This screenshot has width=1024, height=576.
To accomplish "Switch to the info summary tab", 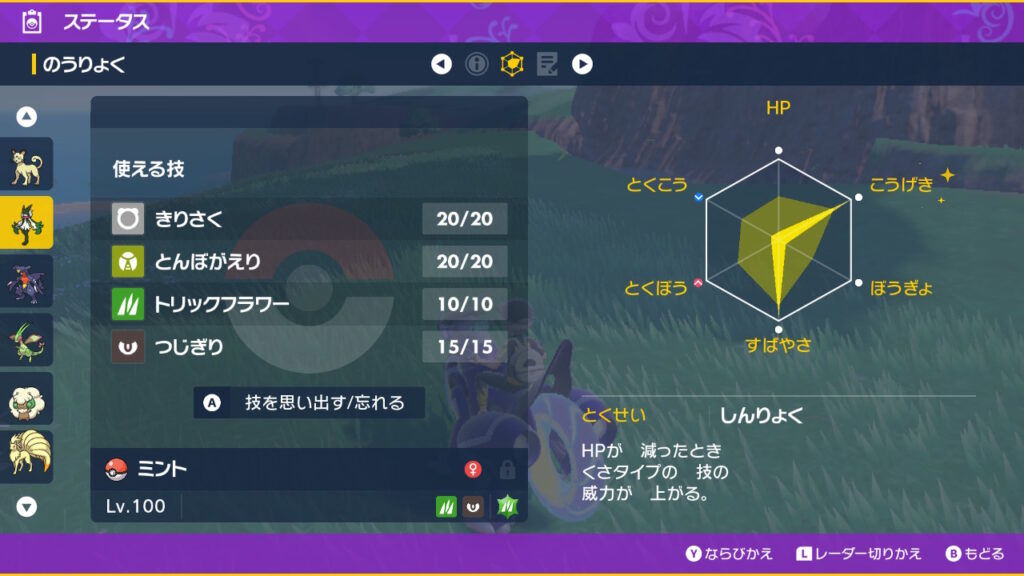I will (477, 65).
